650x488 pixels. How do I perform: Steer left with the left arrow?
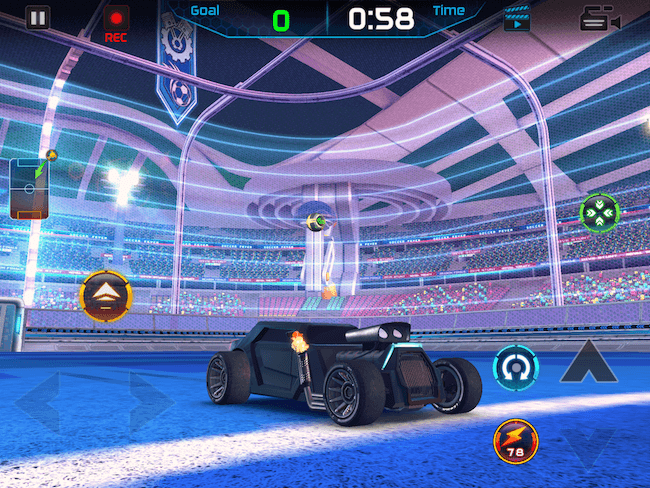pos(42,404)
